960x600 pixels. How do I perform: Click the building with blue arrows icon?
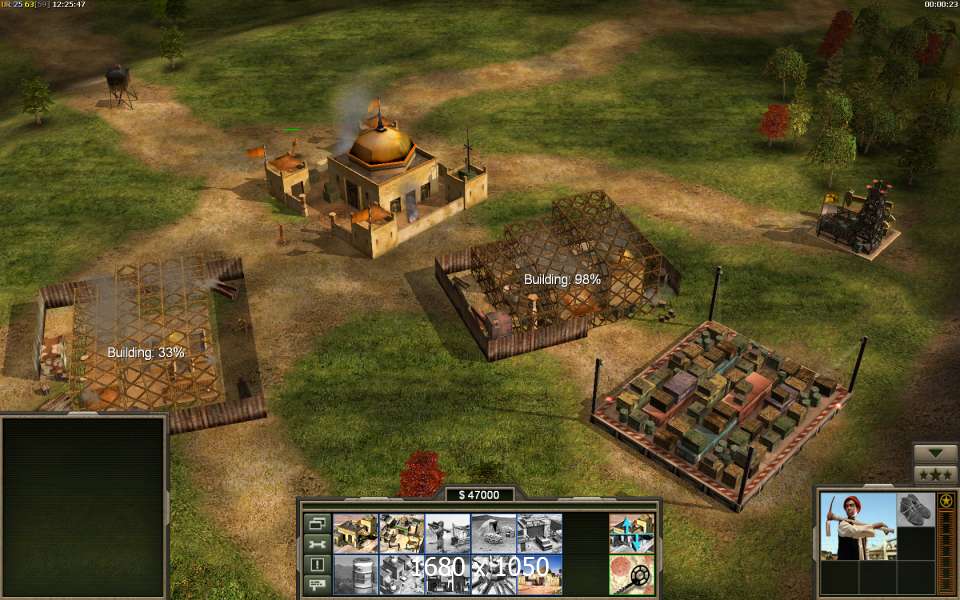point(631,533)
